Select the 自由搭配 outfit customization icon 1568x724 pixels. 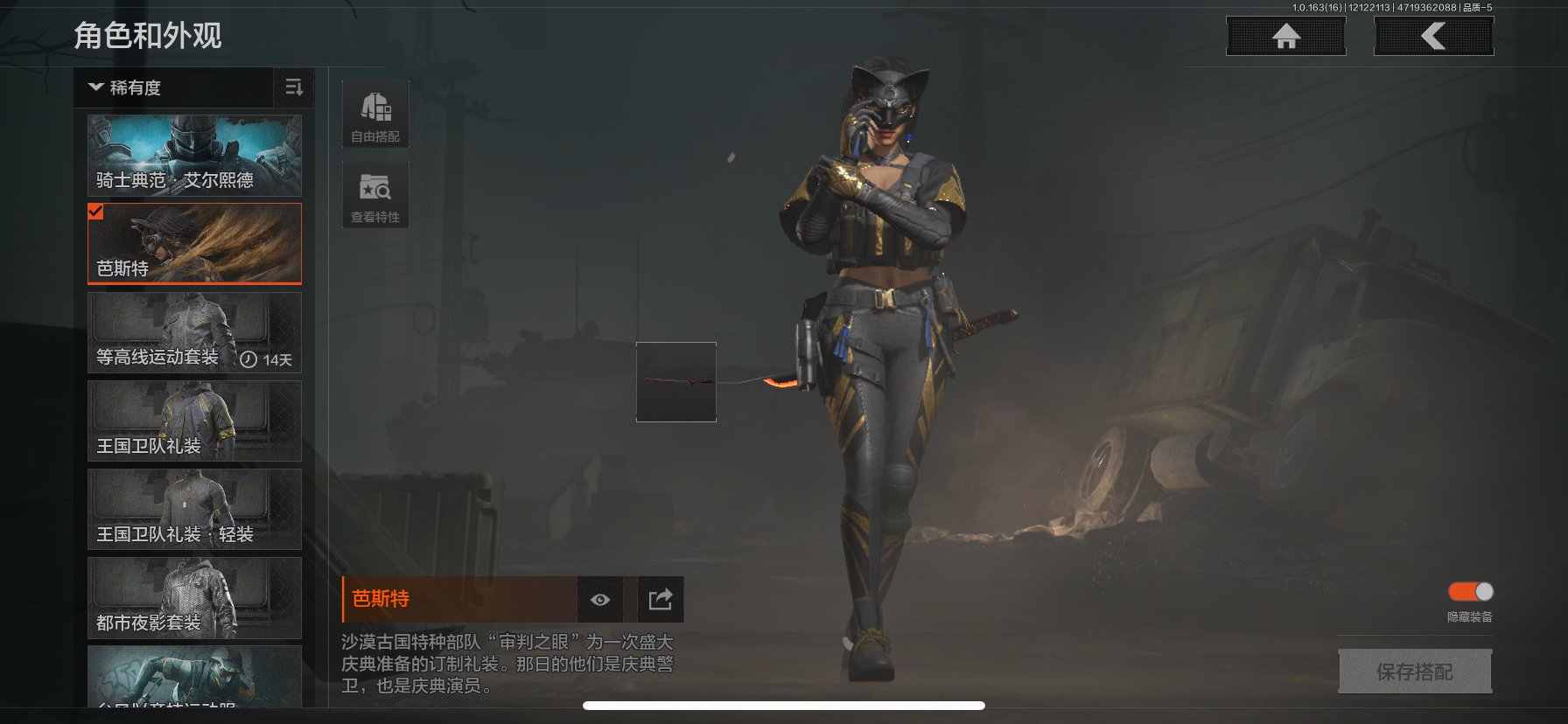(x=374, y=112)
